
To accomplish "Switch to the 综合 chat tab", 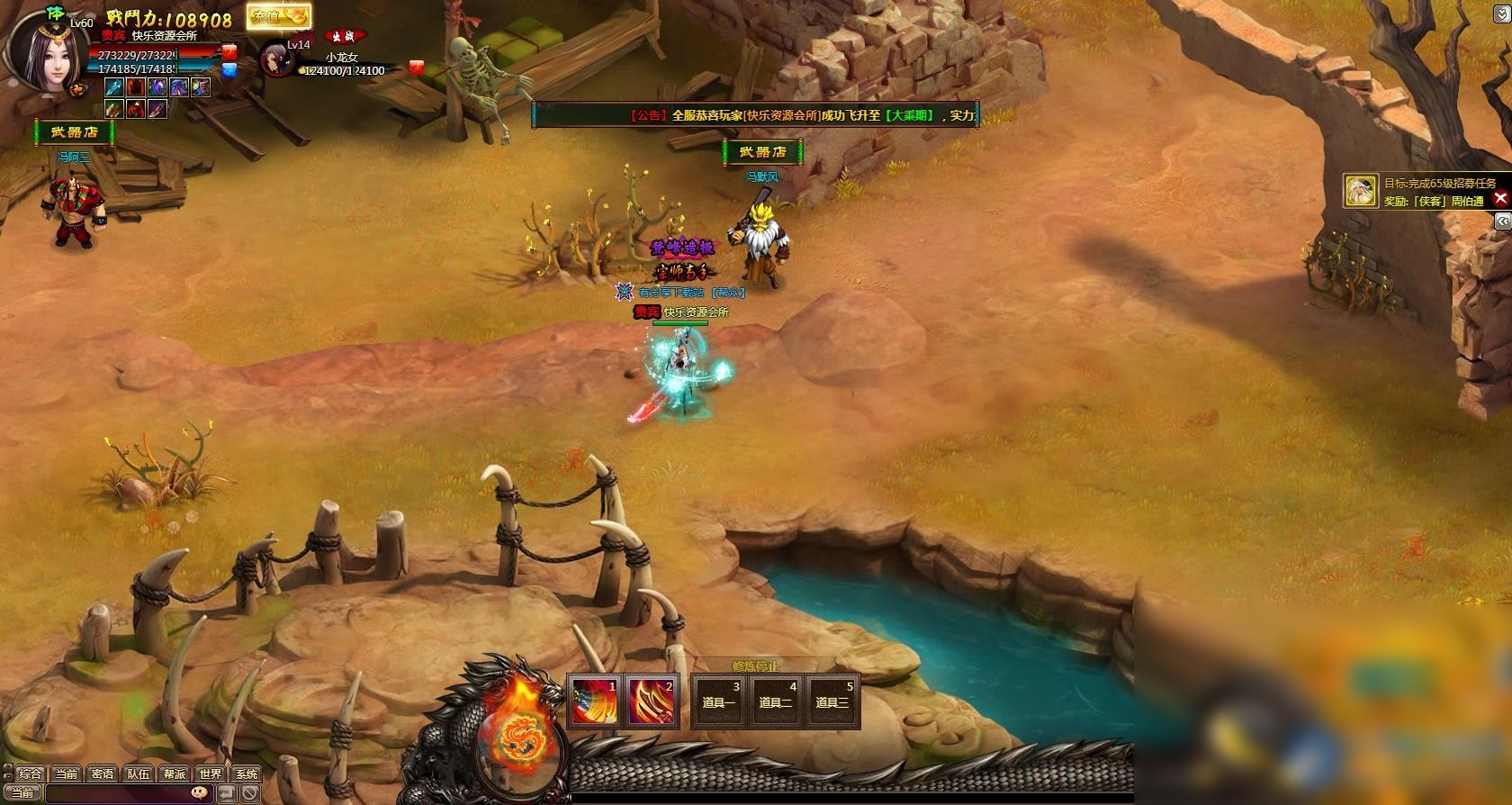I will click(31, 773).
